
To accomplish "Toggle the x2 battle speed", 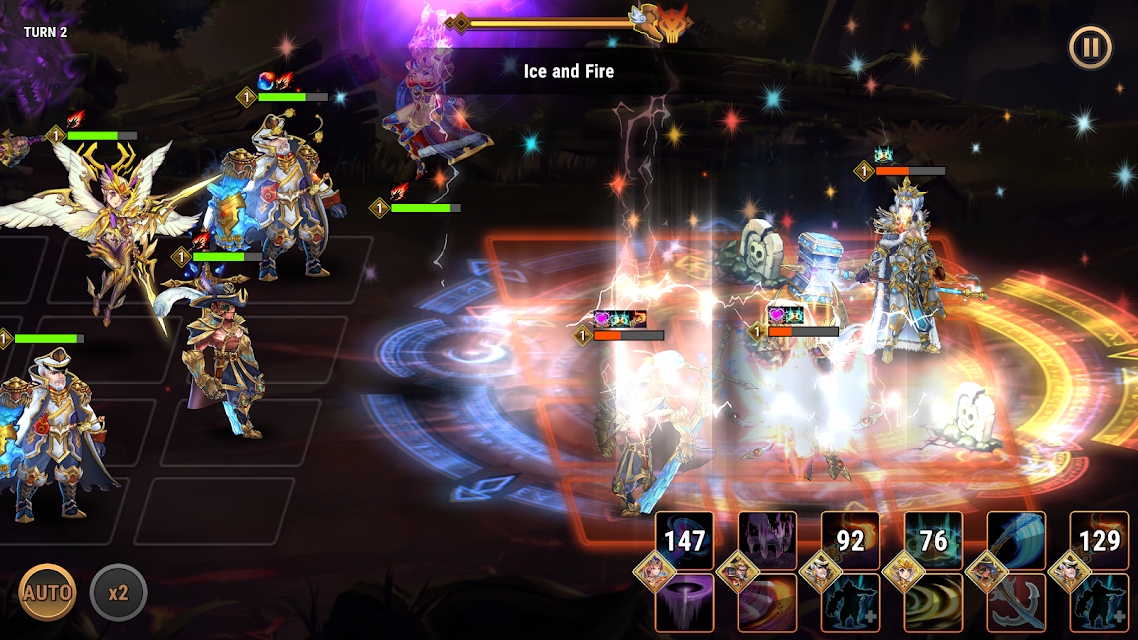I will 118,592.
